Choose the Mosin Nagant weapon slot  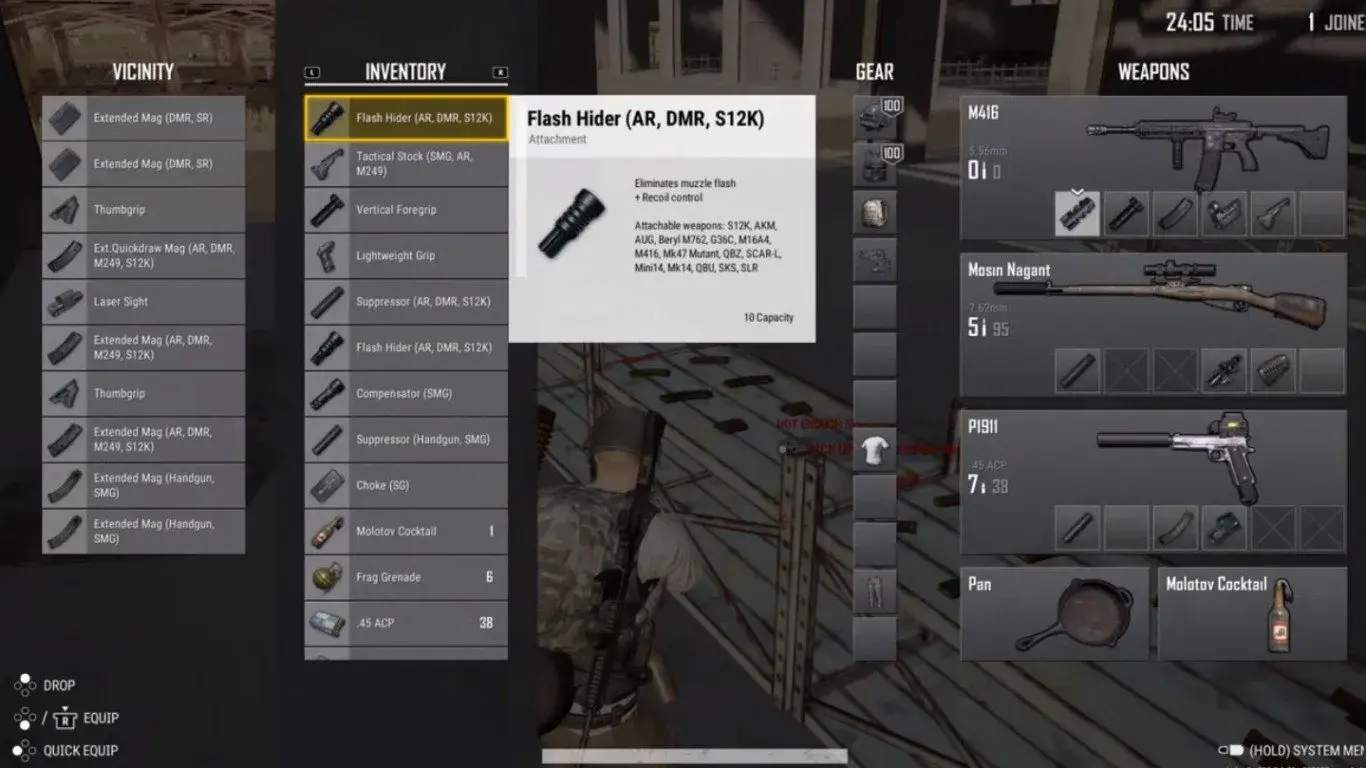point(1153,300)
